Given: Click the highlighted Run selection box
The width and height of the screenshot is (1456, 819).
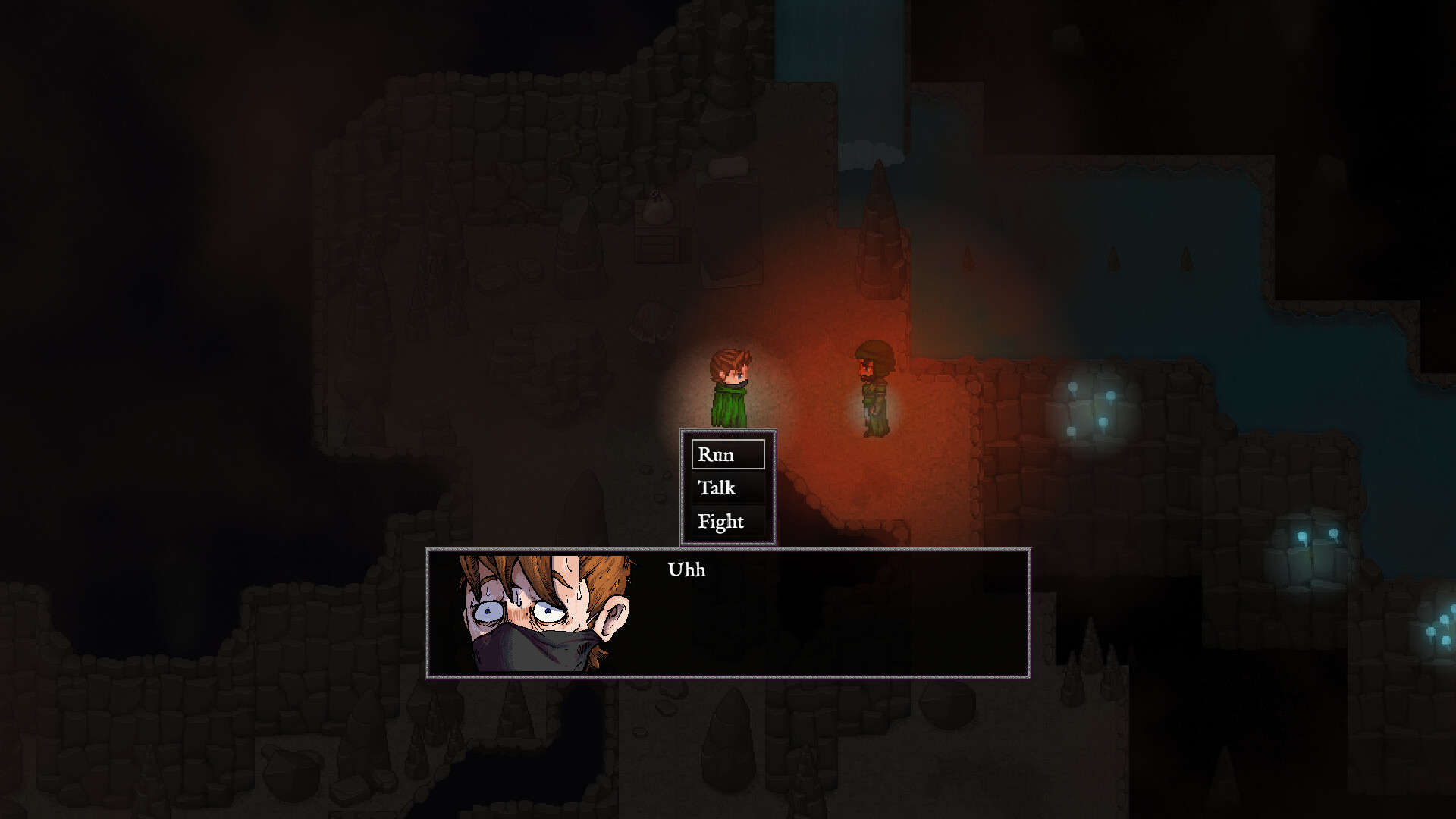Looking at the screenshot, I should tap(728, 454).
